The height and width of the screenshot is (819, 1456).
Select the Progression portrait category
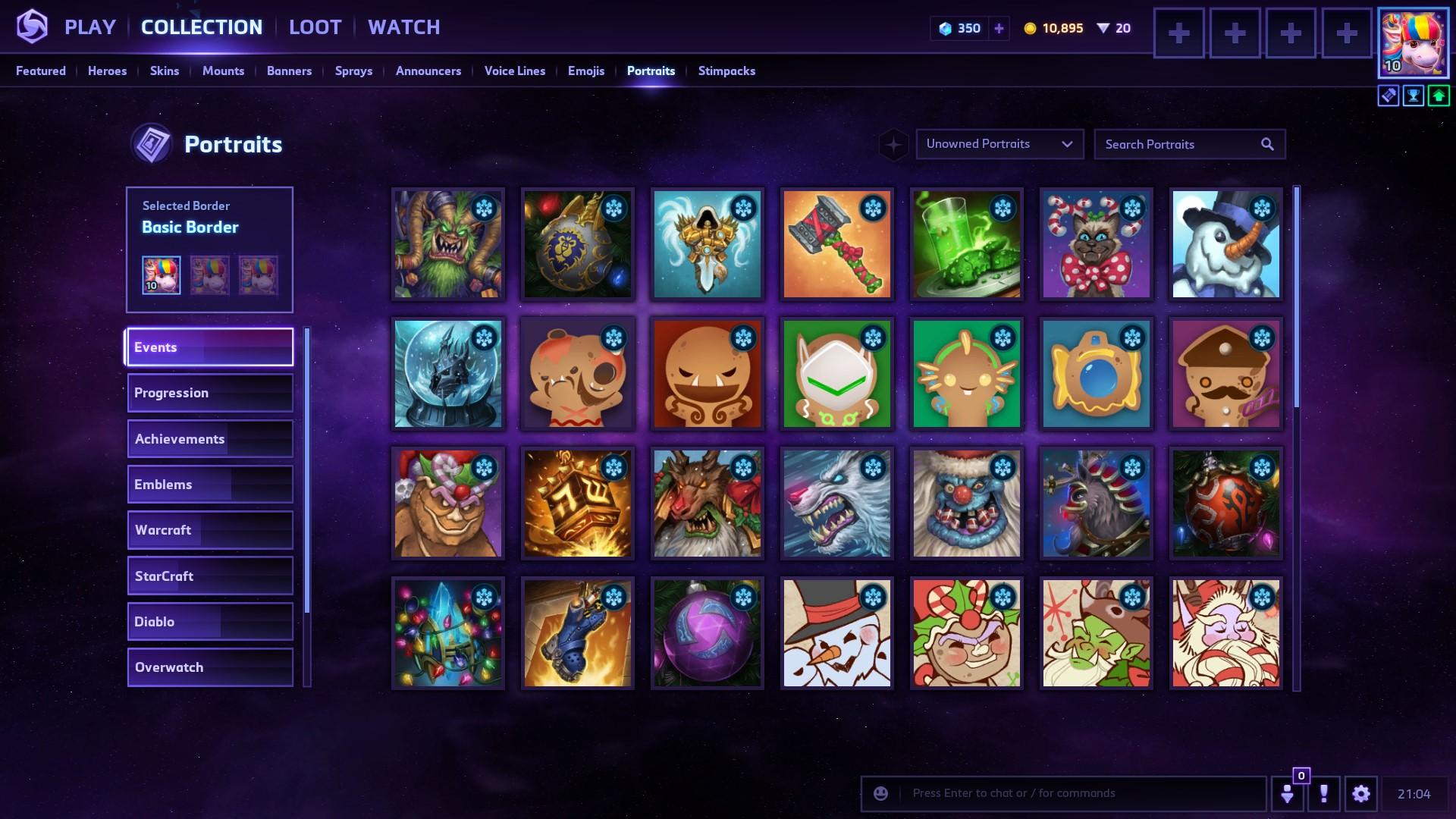209,393
